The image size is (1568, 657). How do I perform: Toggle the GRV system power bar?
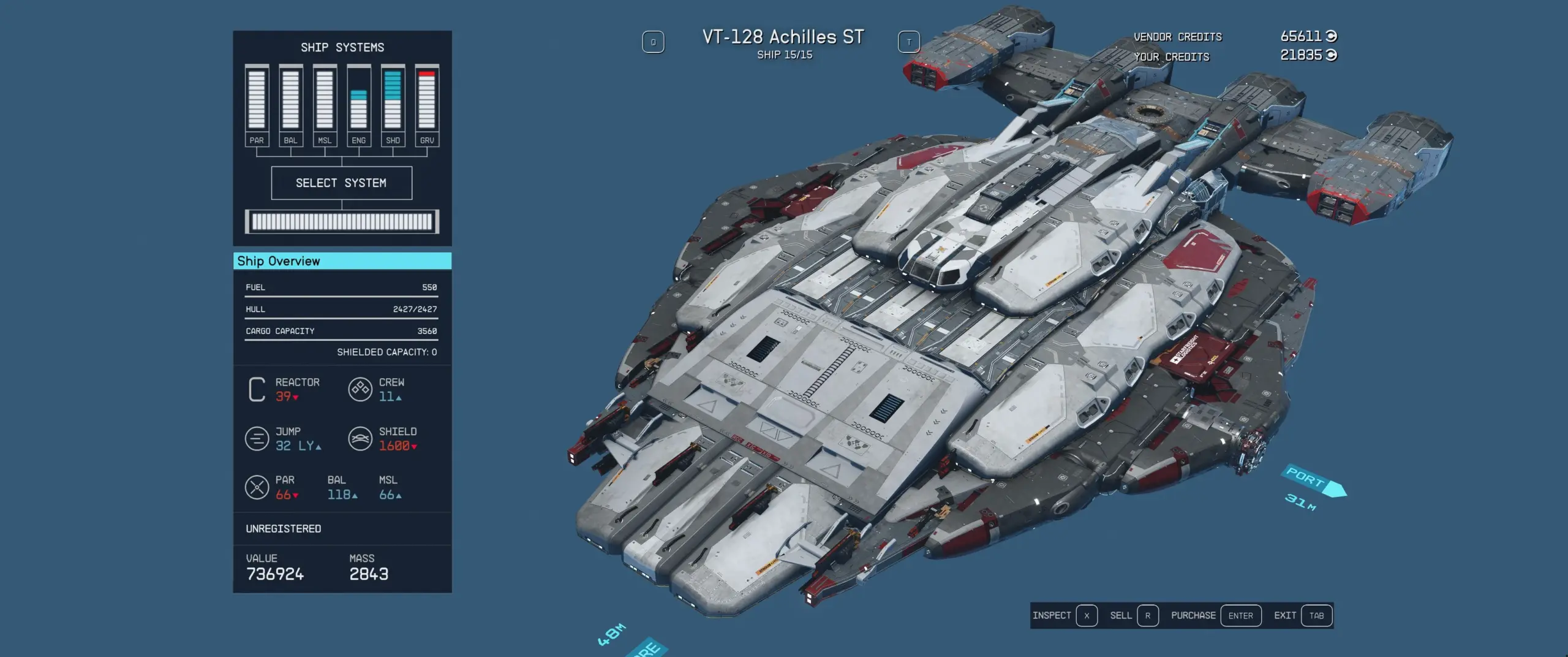(x=428, y=98)
